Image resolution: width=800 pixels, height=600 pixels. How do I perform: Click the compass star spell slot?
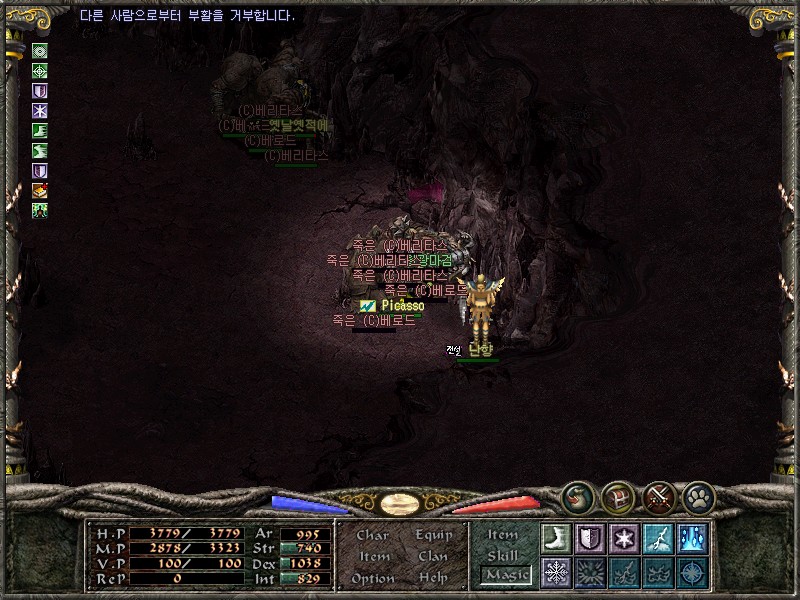(x=692, y=573)
